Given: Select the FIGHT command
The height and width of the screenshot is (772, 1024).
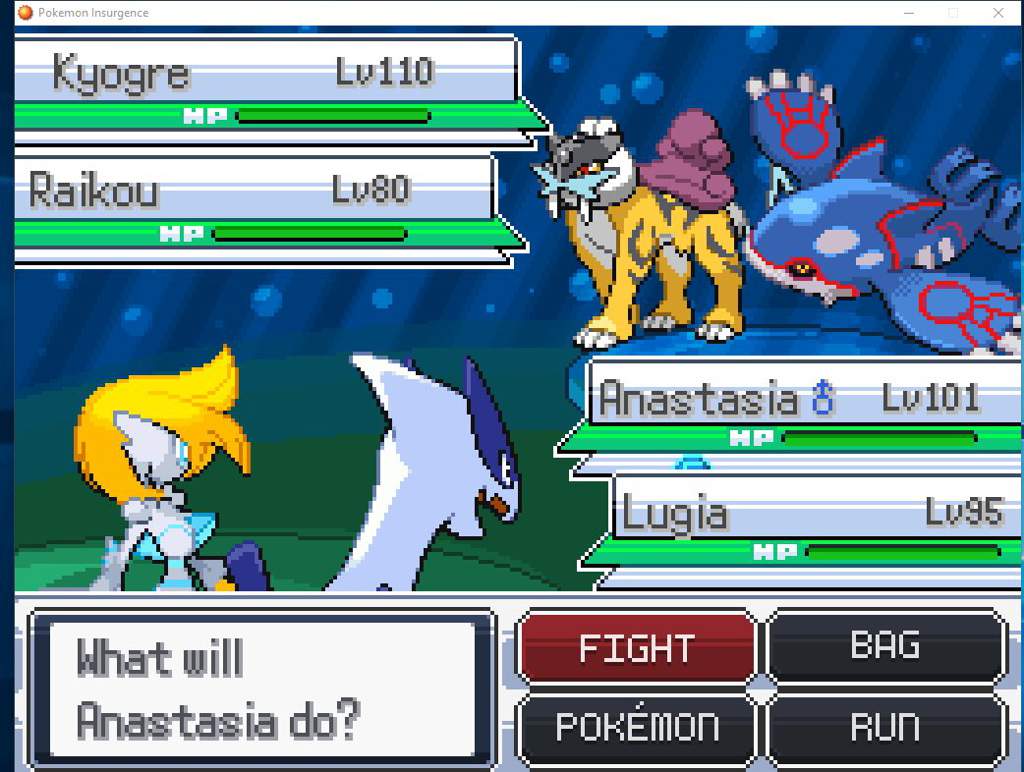Looking at the screenshot, I should click(636, 648).
